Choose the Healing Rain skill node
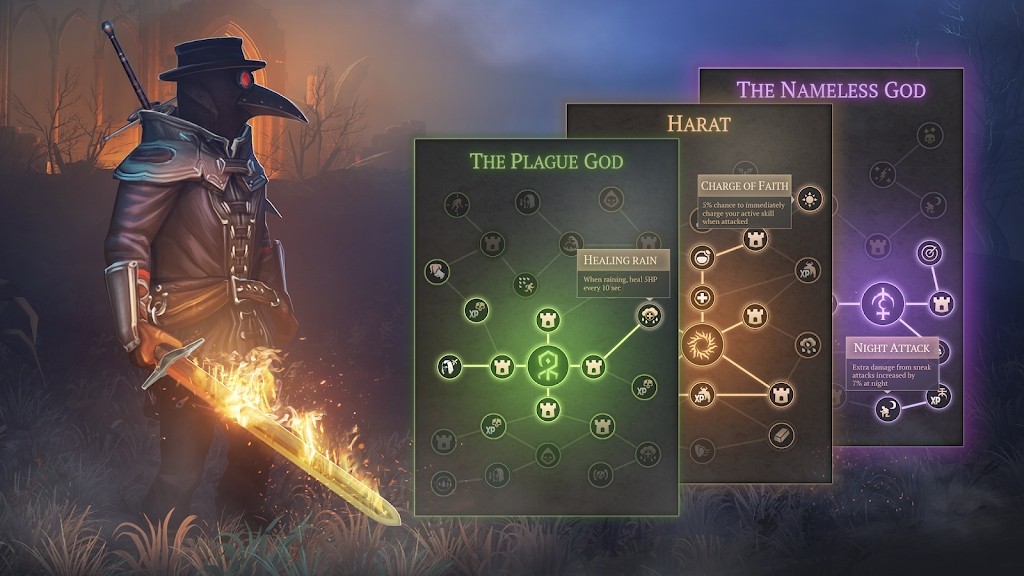This screenshot has width=1024, height=576. pos(649,316)
